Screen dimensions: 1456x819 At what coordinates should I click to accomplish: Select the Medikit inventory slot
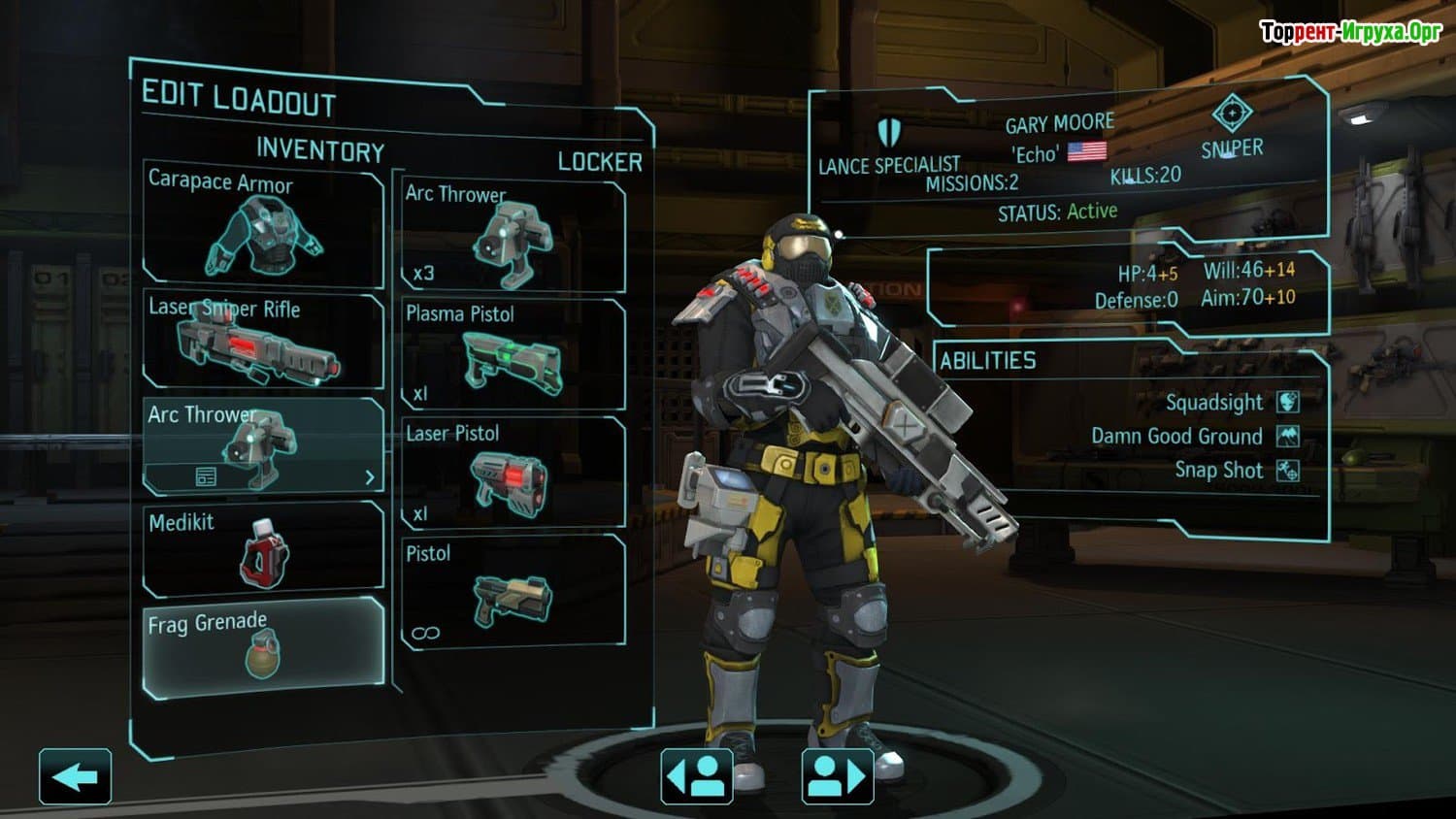[x=263, y=548]
